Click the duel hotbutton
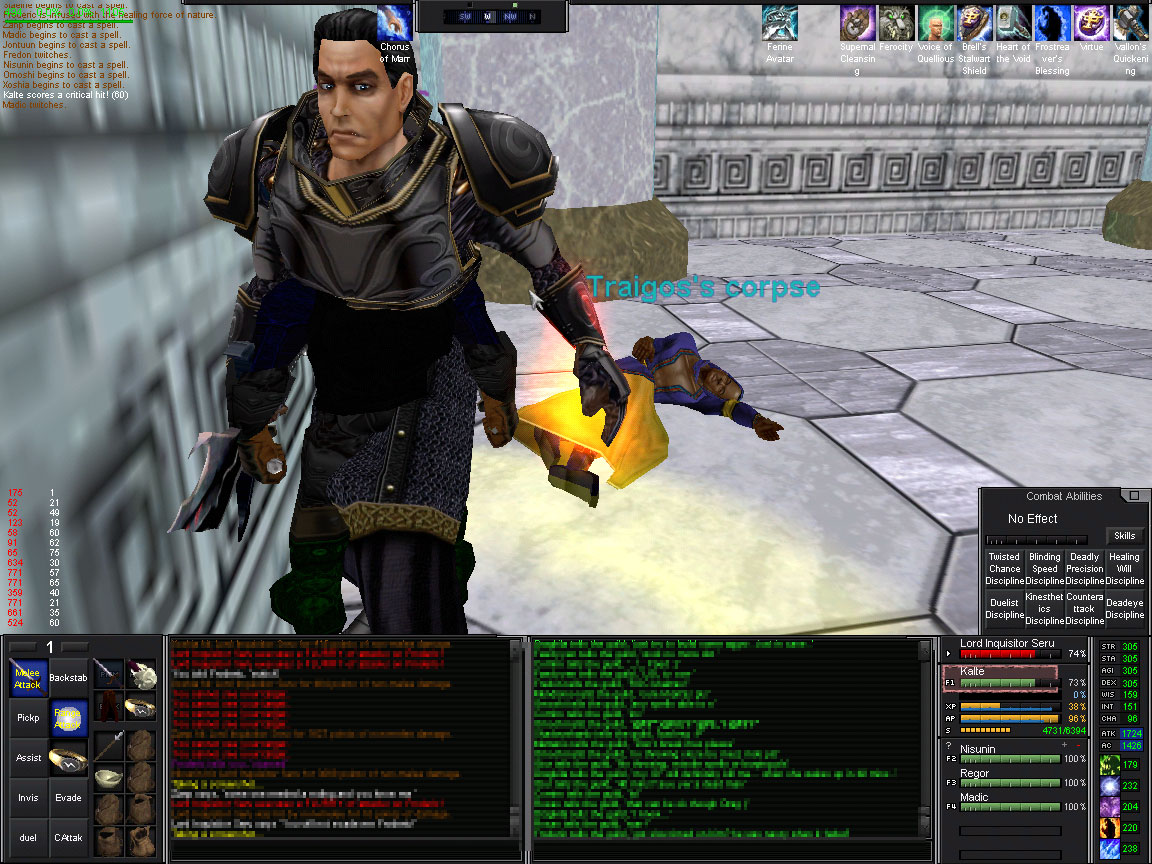Viewport: 1152px width, 864px height. 28,838
